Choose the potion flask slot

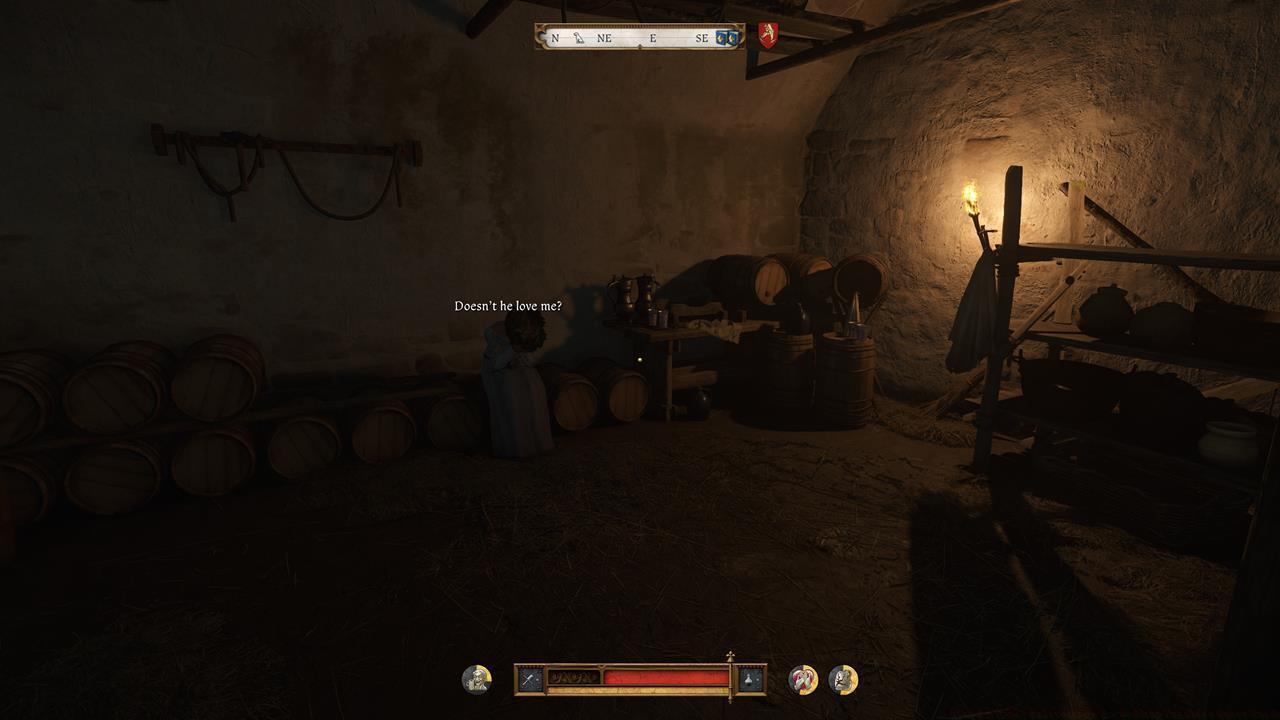point(750,680)
